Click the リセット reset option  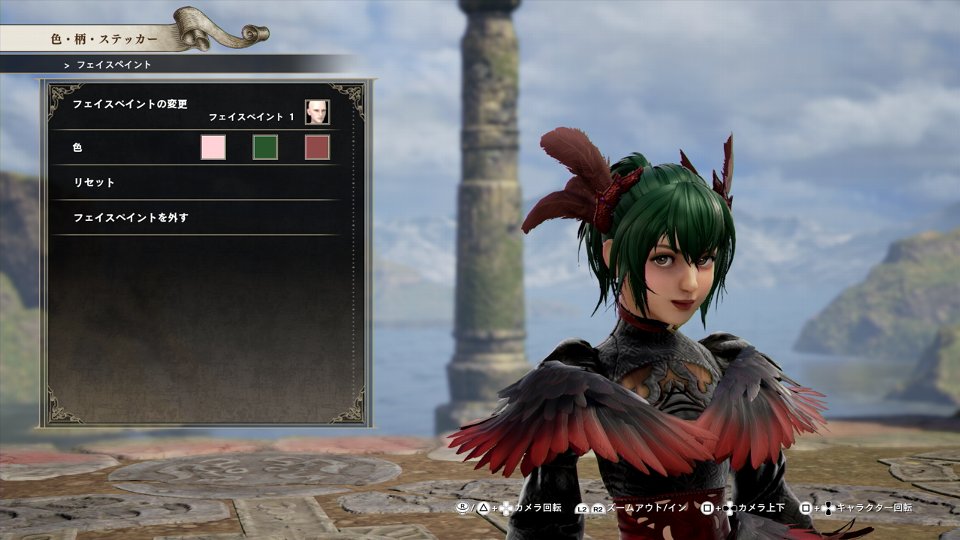click(94, 183)
